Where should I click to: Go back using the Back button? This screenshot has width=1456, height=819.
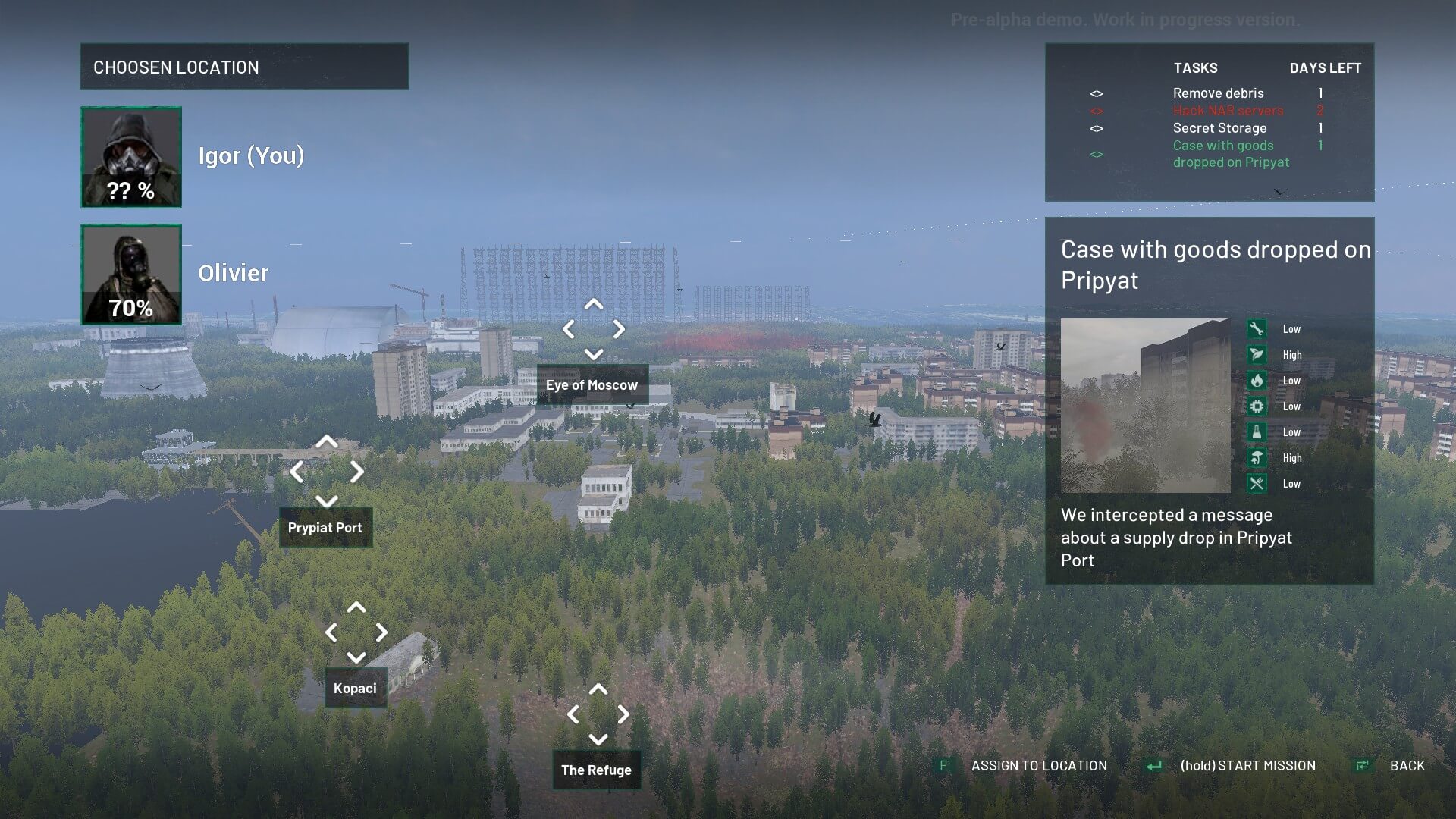1407,766
